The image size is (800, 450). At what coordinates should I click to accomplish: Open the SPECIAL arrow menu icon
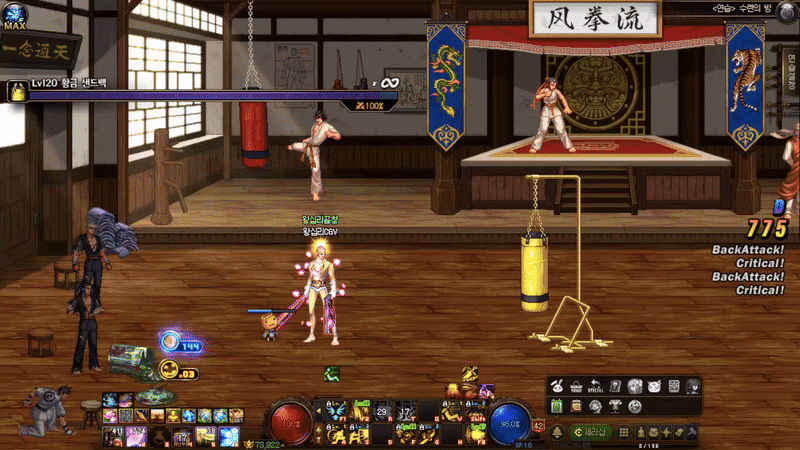coord(598,386)
